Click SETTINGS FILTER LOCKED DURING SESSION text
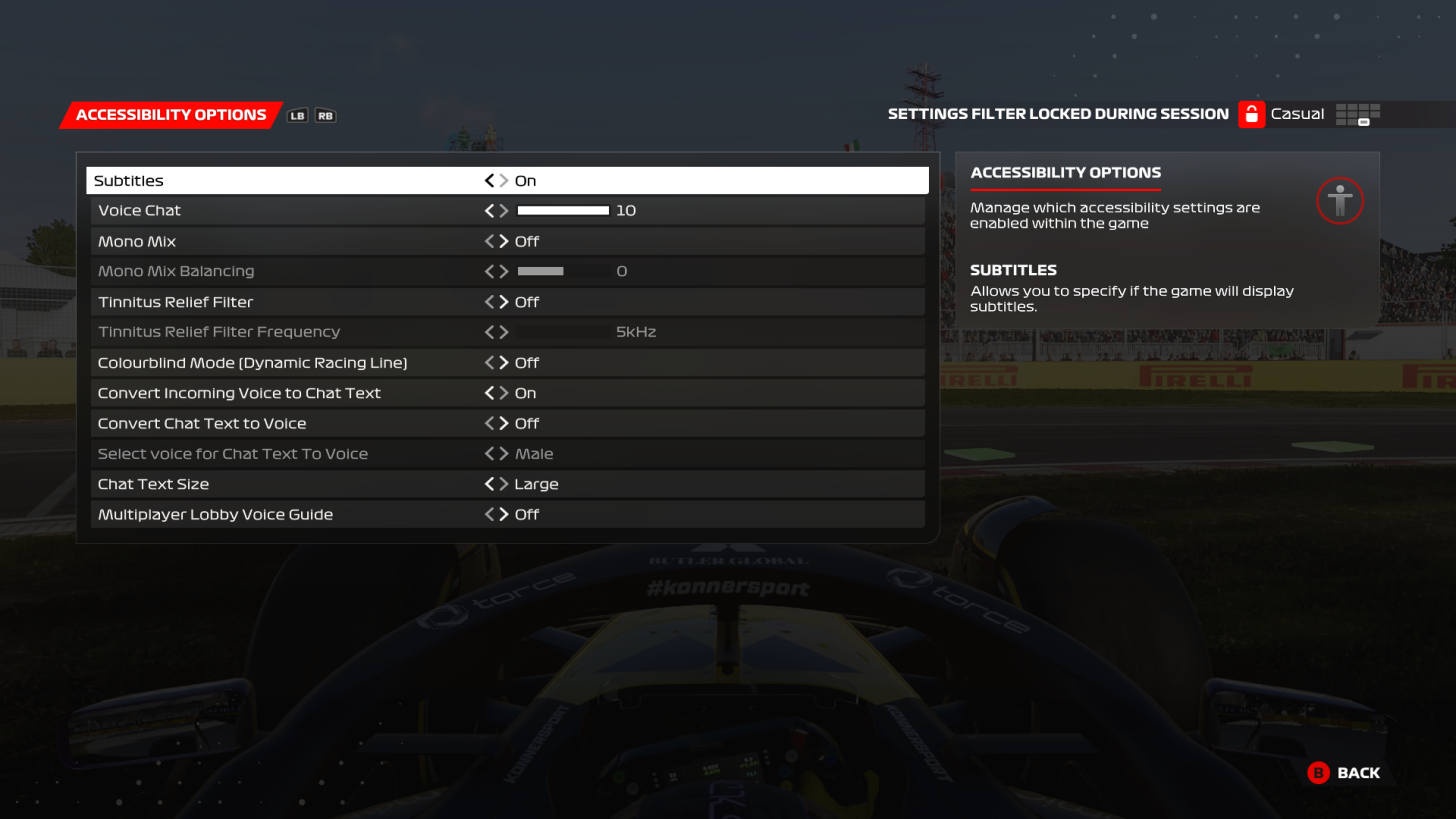1456x819 pixels. pos(1058,114)
